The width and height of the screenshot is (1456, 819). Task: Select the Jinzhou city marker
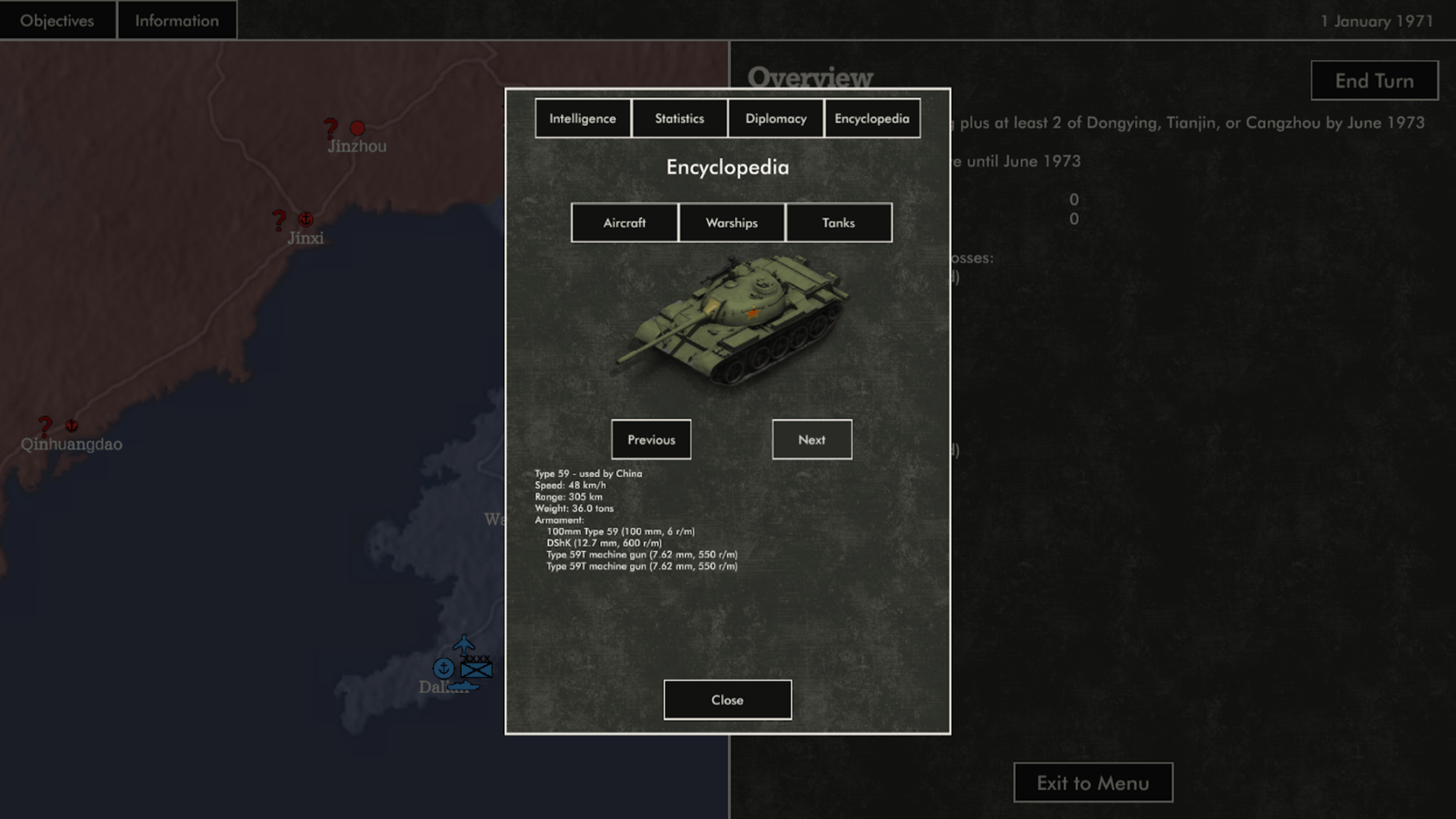357,128
